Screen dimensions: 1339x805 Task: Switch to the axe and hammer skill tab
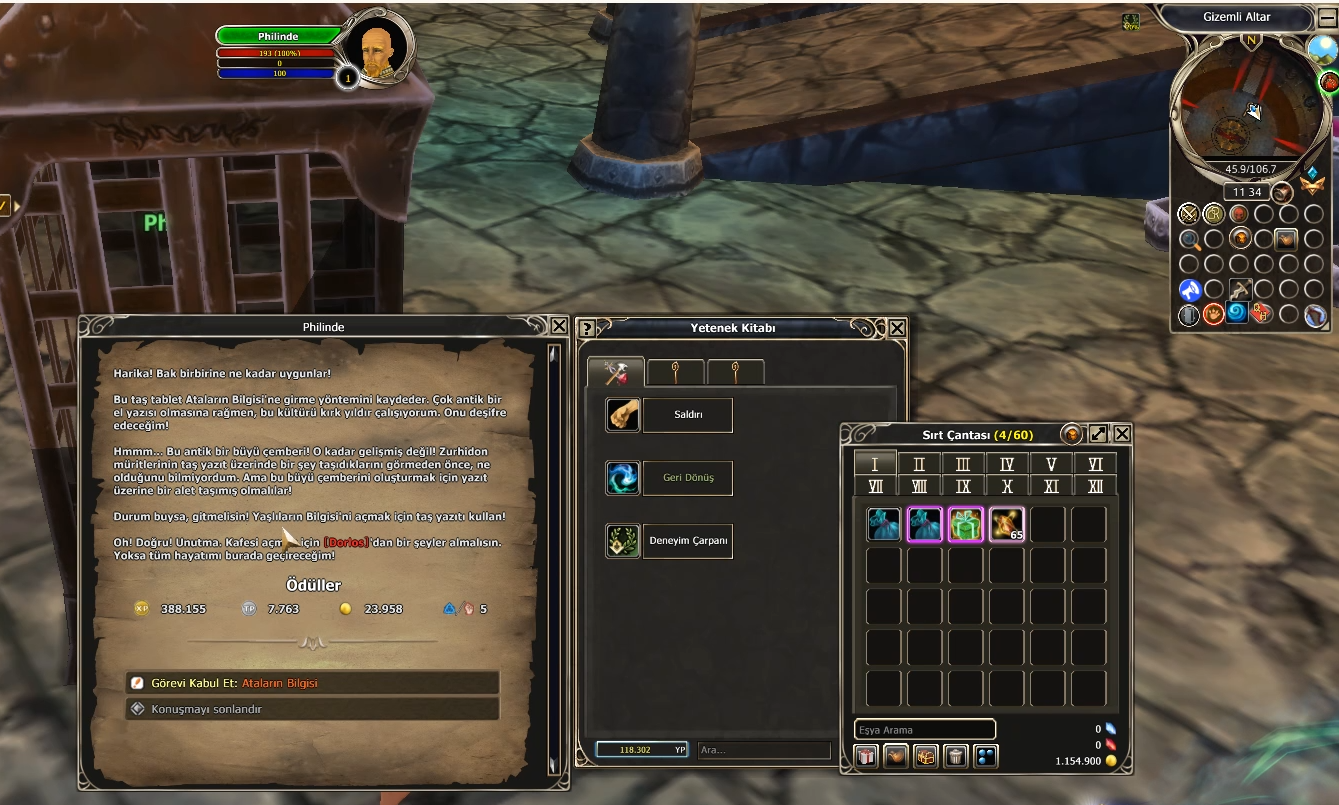(x=615, y=373)
